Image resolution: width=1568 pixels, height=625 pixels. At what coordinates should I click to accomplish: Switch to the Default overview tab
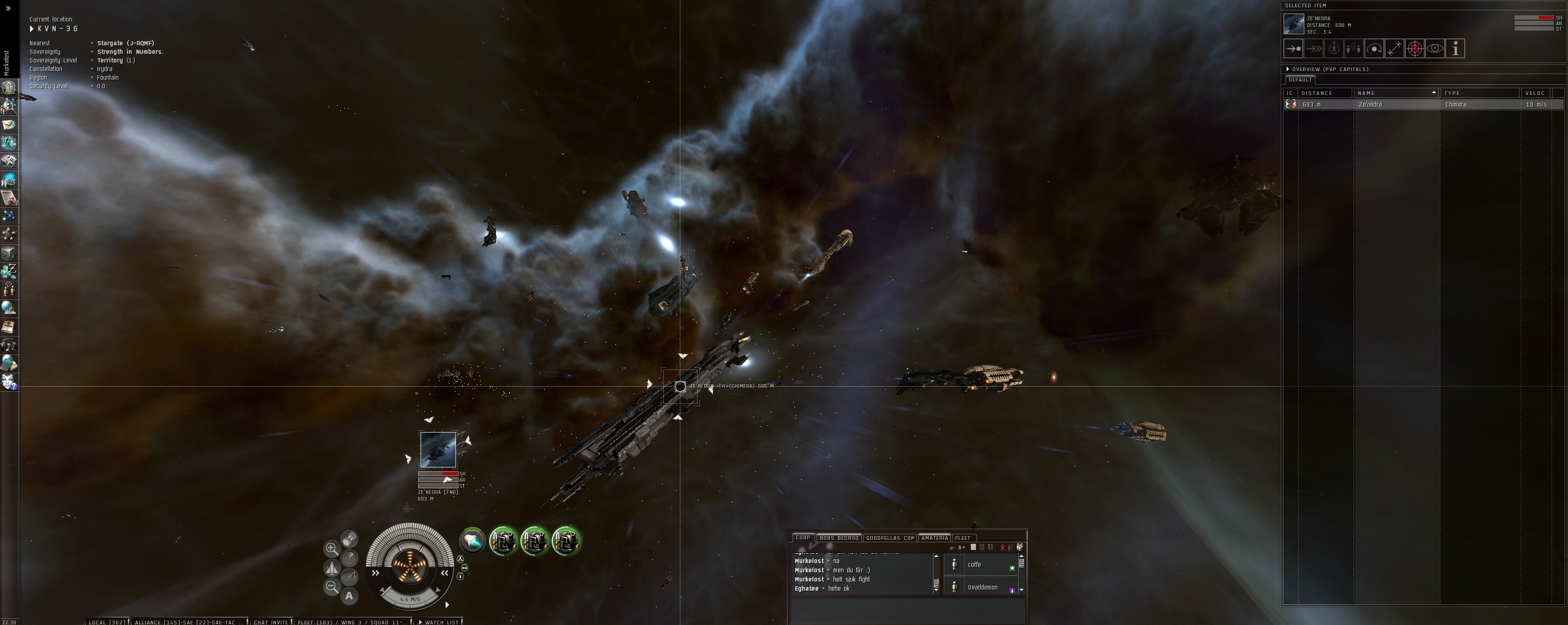[x=1300, y=80]
